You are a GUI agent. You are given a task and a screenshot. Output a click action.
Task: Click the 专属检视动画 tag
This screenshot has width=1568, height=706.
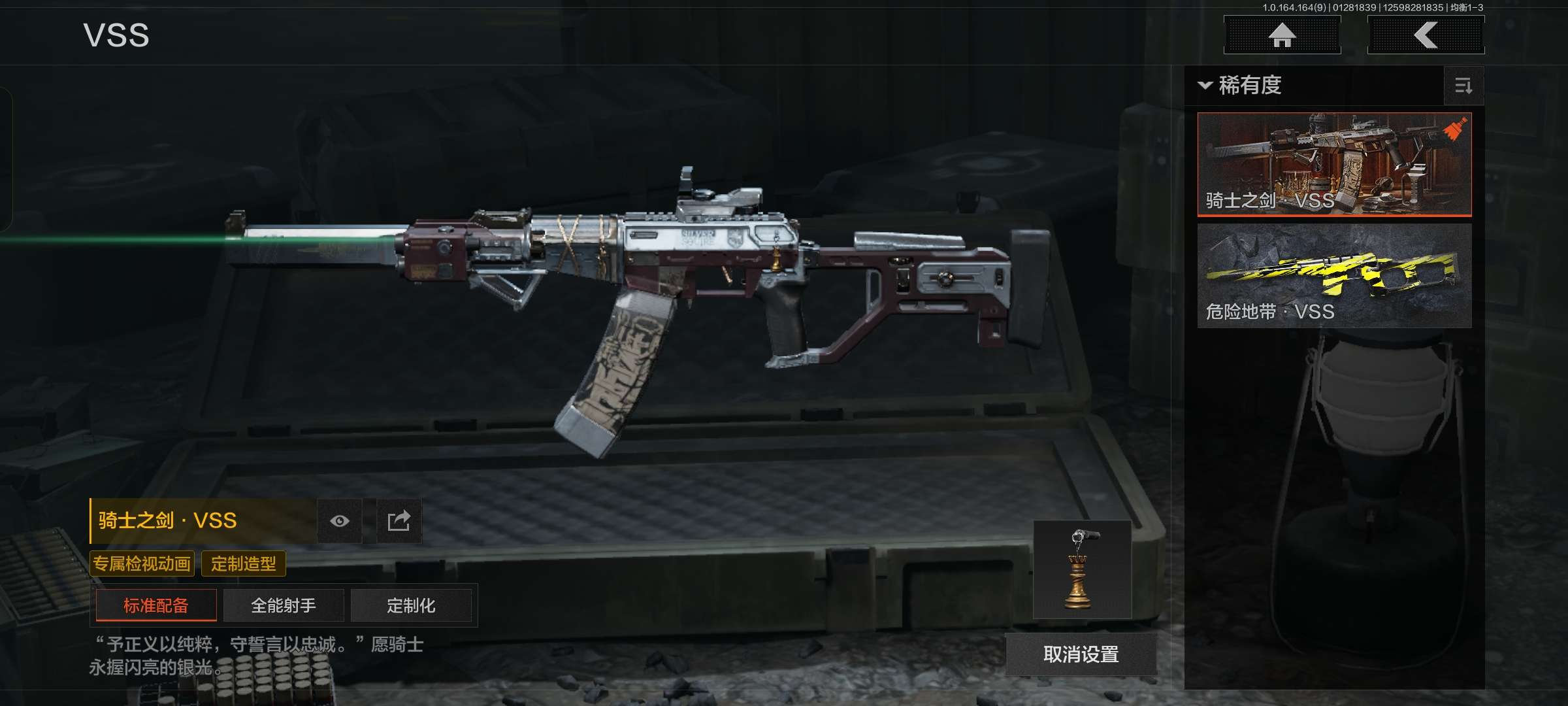(142, 563)
